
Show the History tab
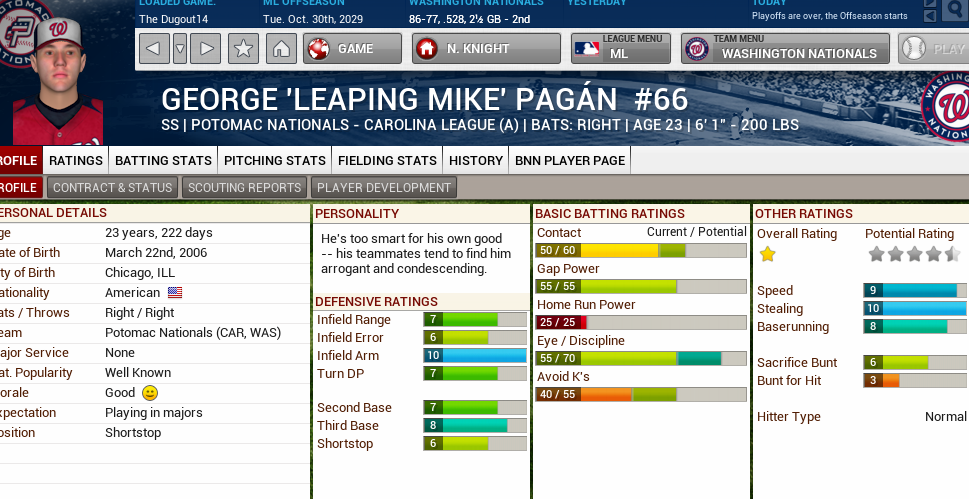[476, 160]
